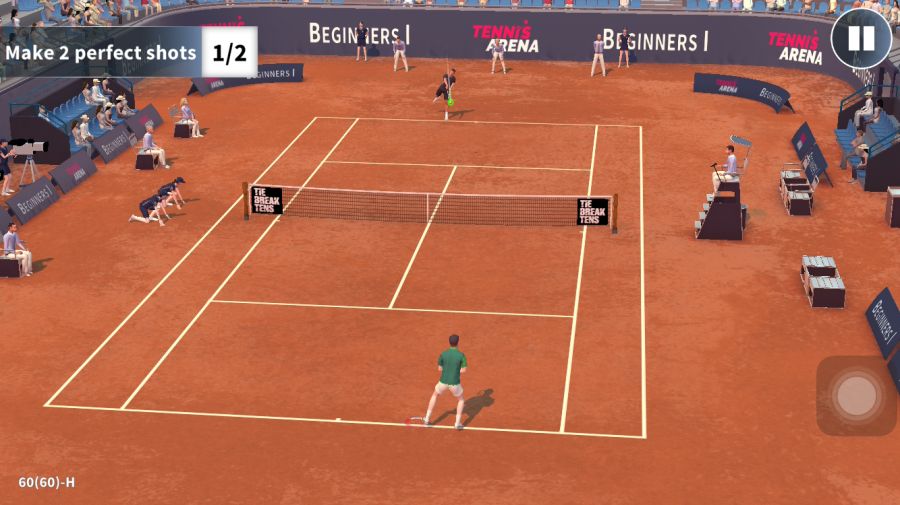
Task: Tap the virtual joystick control
Action: pyautogui.click(x=856, y=396)
